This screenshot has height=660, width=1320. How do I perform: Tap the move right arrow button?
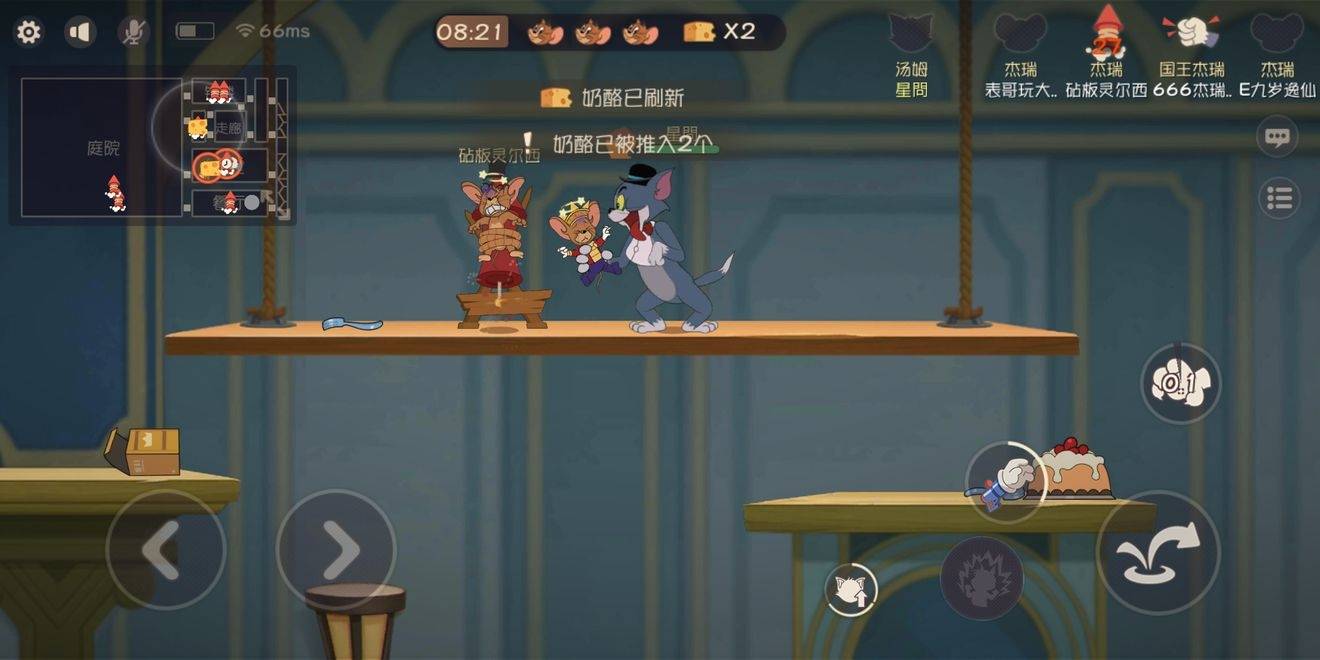[337, 548]
